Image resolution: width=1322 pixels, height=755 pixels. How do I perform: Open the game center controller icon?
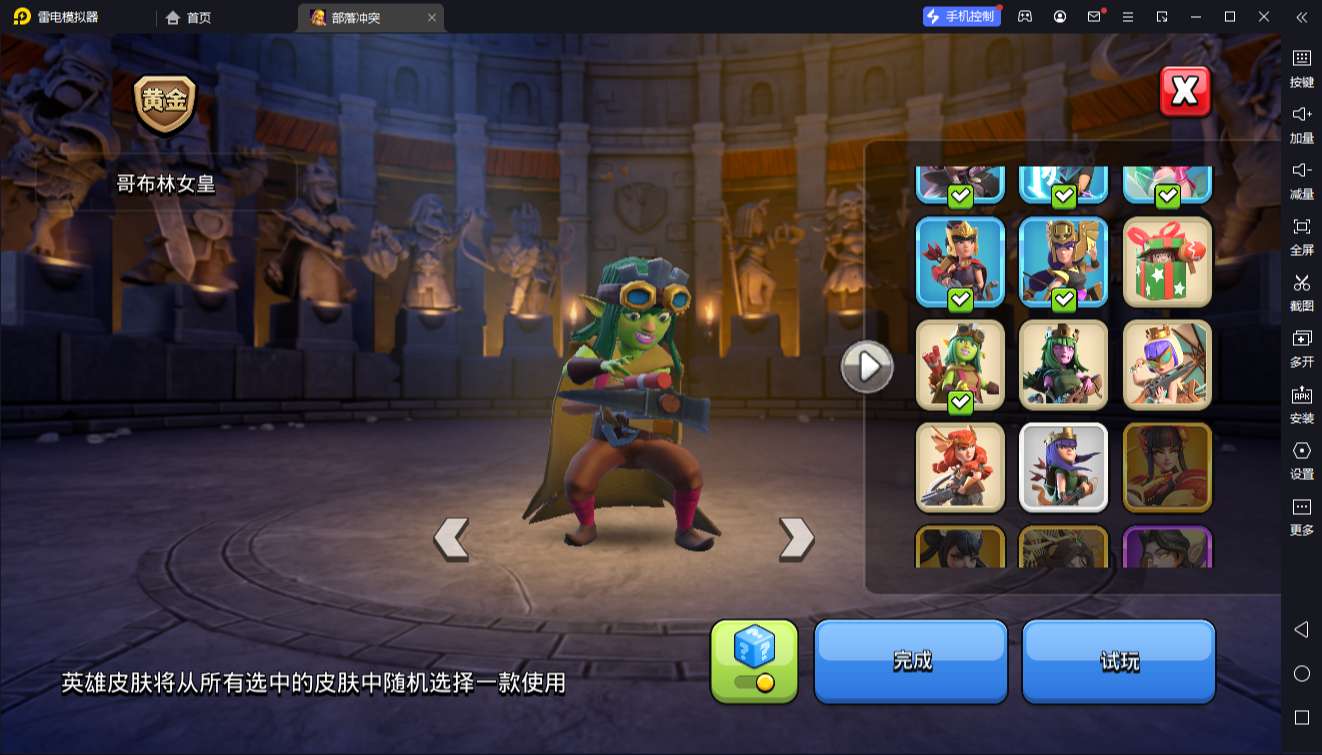pyautogui.click(x=1023, y=17)
